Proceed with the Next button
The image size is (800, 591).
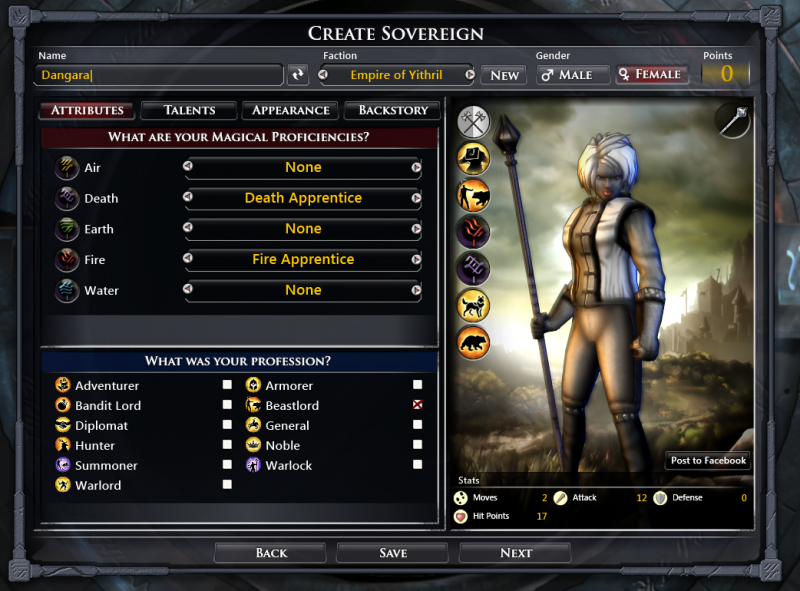[515, 553]
